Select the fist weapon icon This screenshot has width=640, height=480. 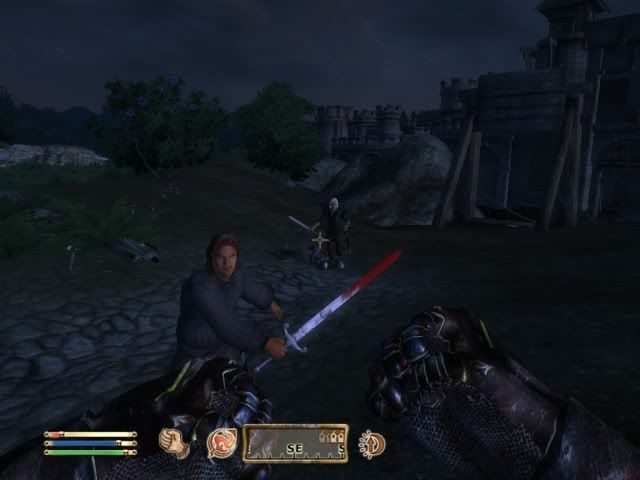click(x=176, y=442)
